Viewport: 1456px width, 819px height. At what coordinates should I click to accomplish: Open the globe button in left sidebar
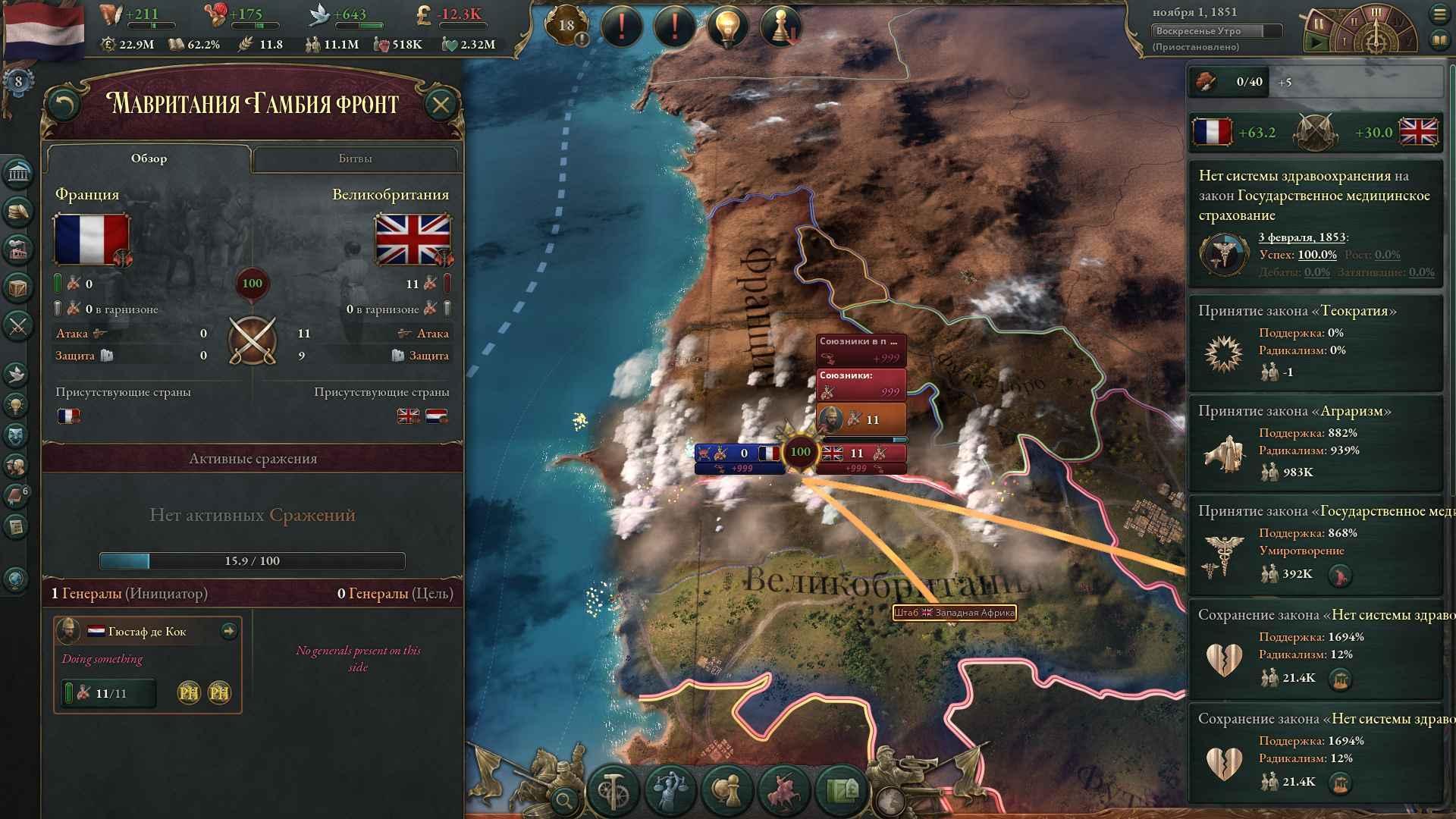pyautogui.click(x=16, y=579)
